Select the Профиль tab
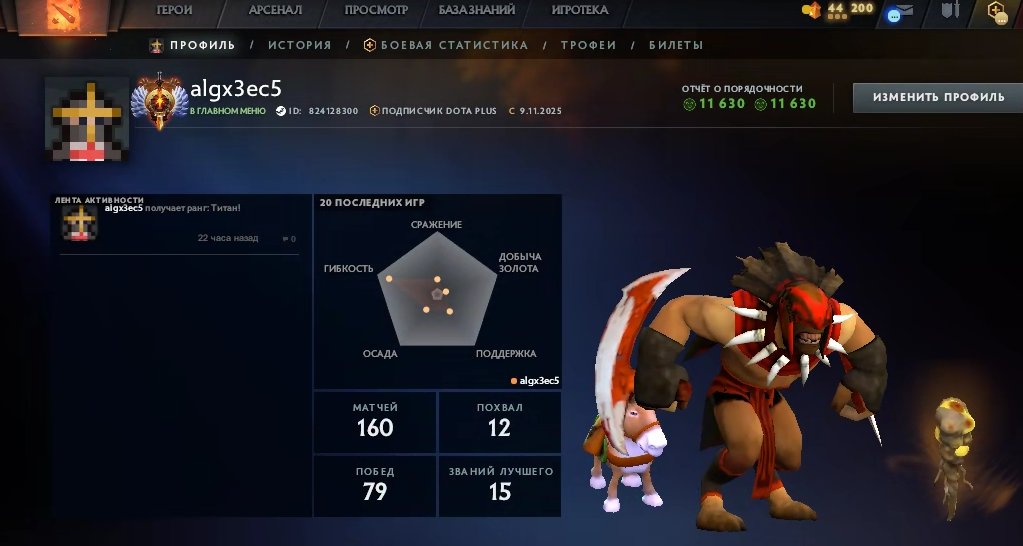 [193, 45]
